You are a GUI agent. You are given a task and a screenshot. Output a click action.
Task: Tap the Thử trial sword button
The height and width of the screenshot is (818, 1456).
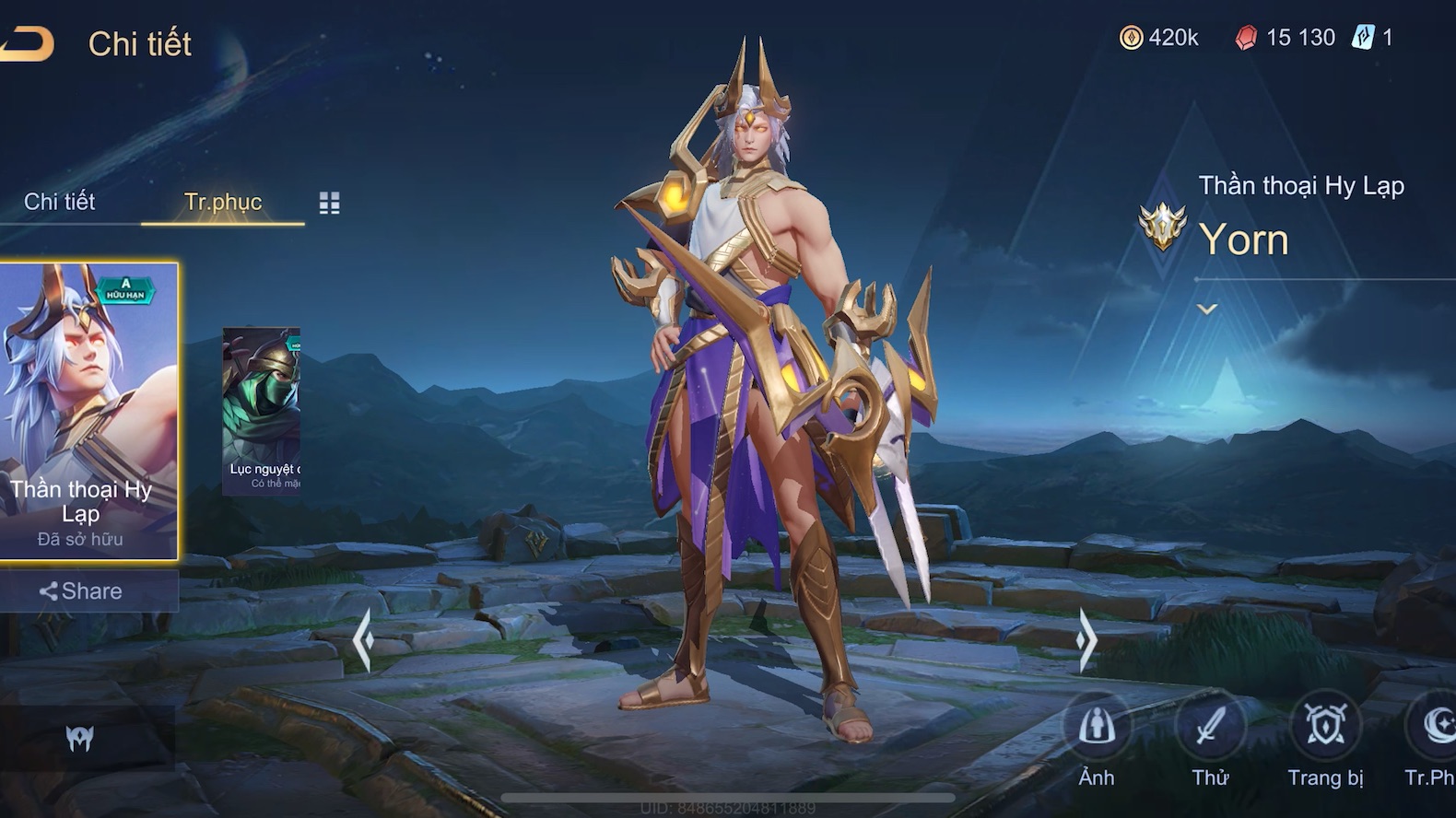[x=1210, y=728]
